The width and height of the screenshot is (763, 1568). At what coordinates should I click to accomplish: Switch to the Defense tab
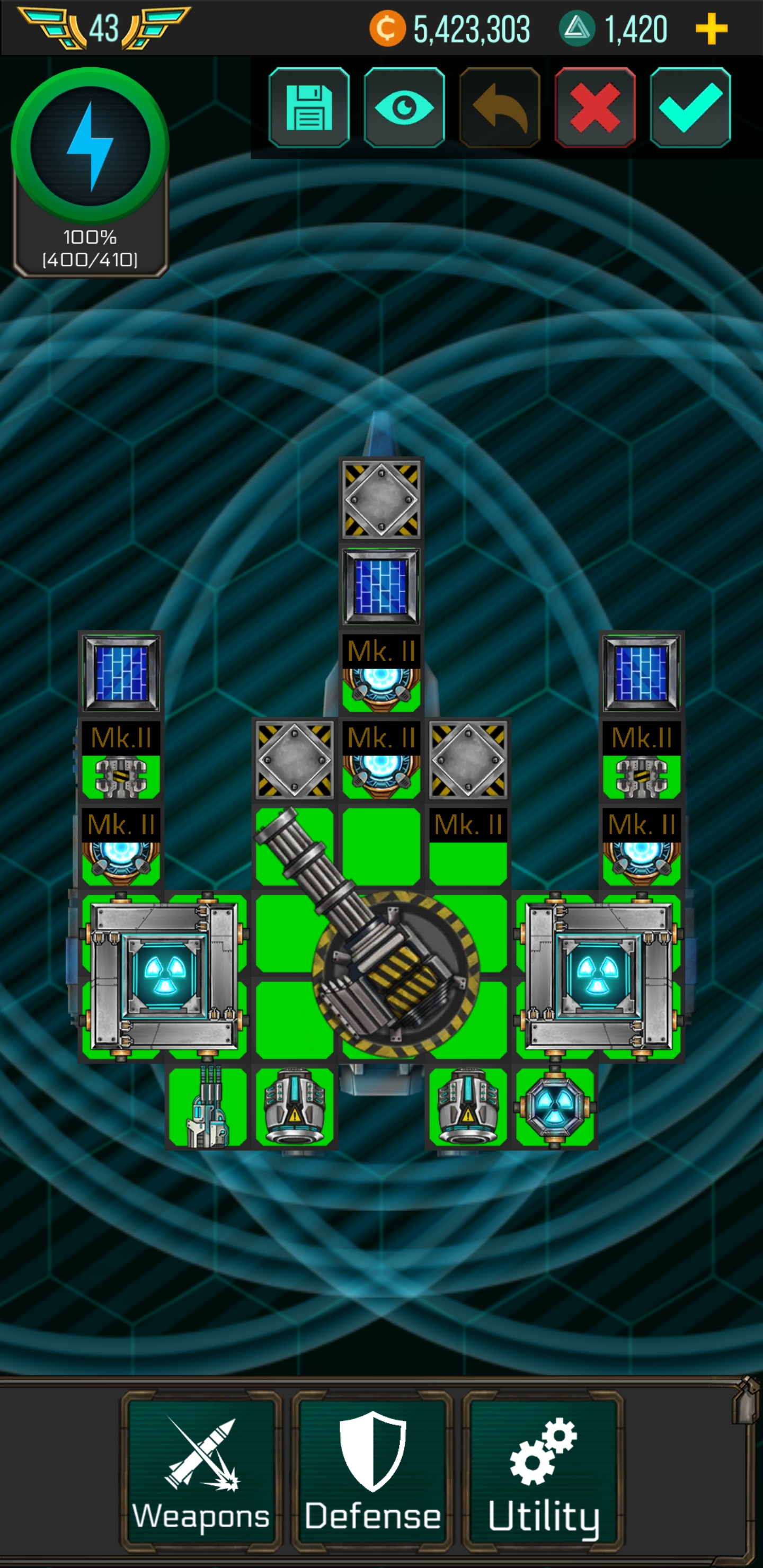pos(372,1473)
